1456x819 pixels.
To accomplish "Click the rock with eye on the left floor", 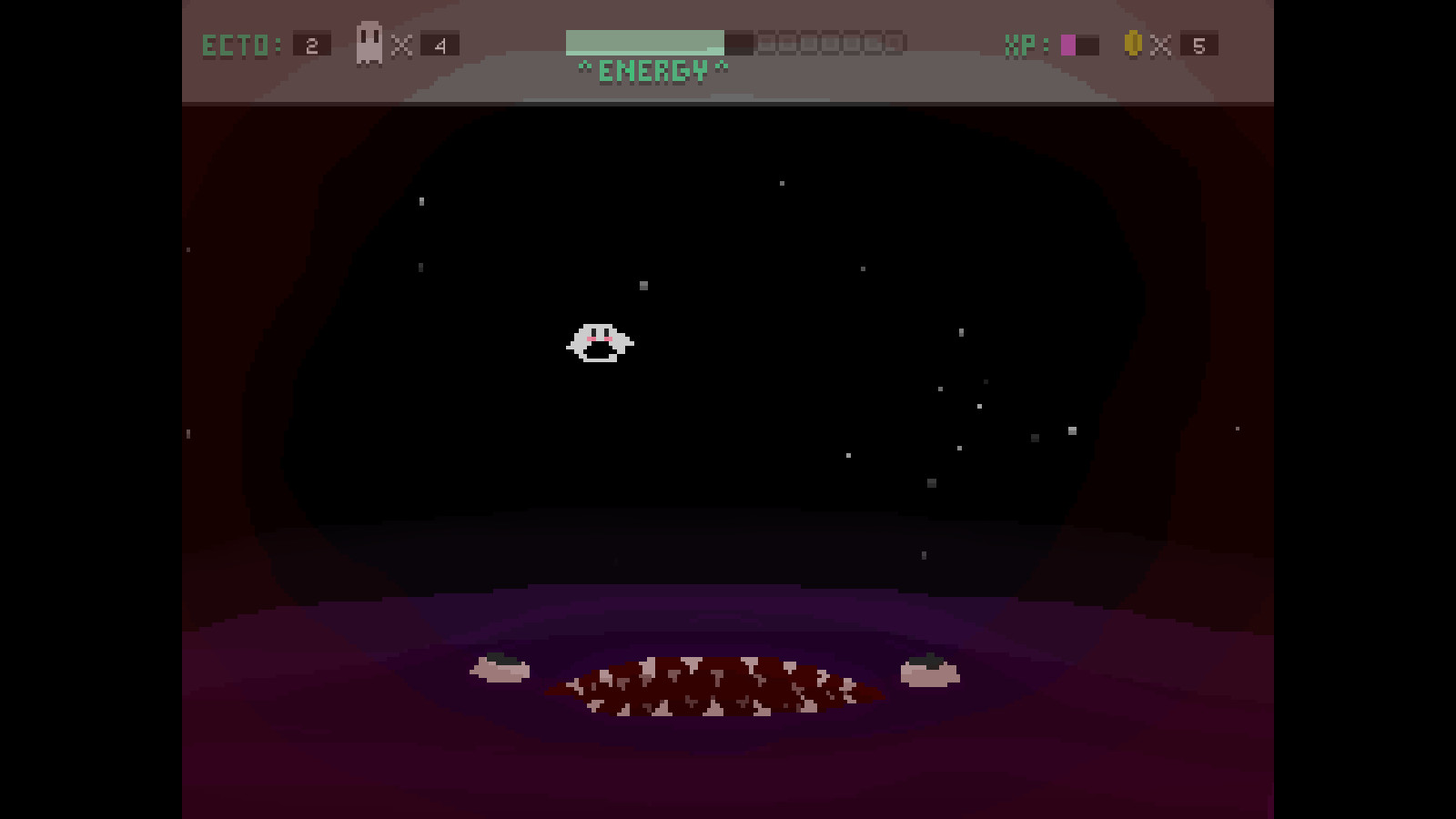I will (x=500, y=667).
